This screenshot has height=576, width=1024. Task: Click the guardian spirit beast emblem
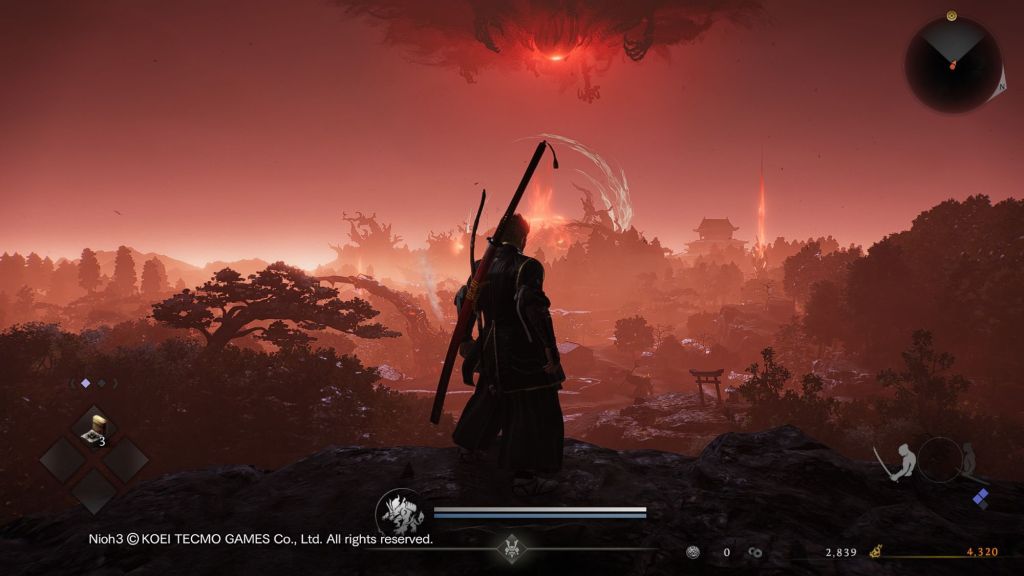pyautogui.click(x=400, y=512)
